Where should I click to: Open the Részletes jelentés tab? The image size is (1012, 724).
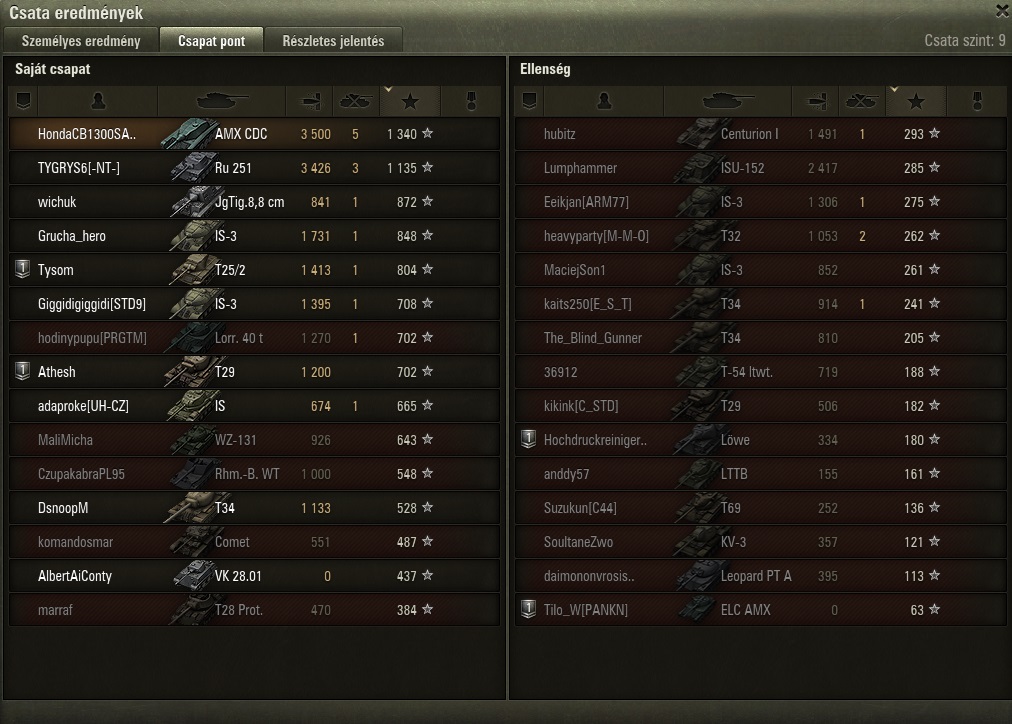tap(333, 41)
